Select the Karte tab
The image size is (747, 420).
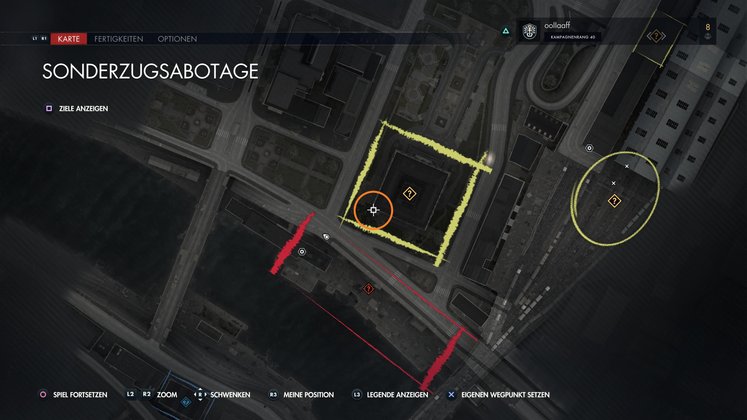tap(69, 39)
